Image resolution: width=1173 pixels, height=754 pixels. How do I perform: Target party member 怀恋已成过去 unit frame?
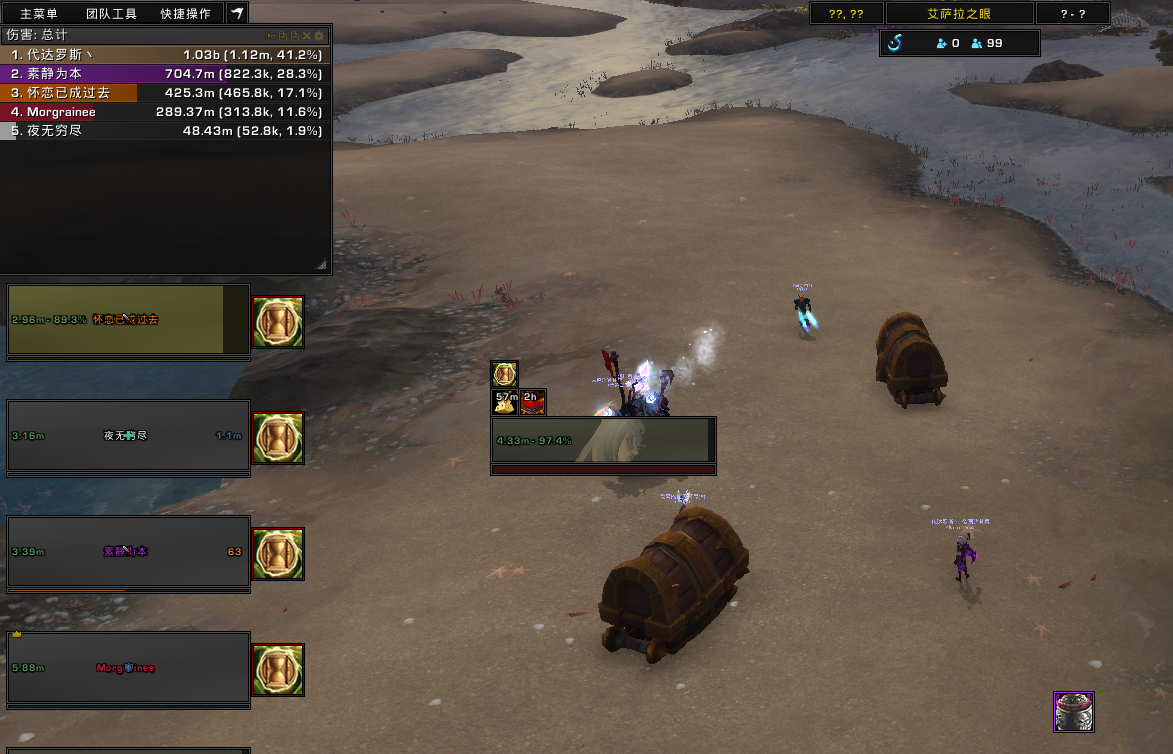128,320
